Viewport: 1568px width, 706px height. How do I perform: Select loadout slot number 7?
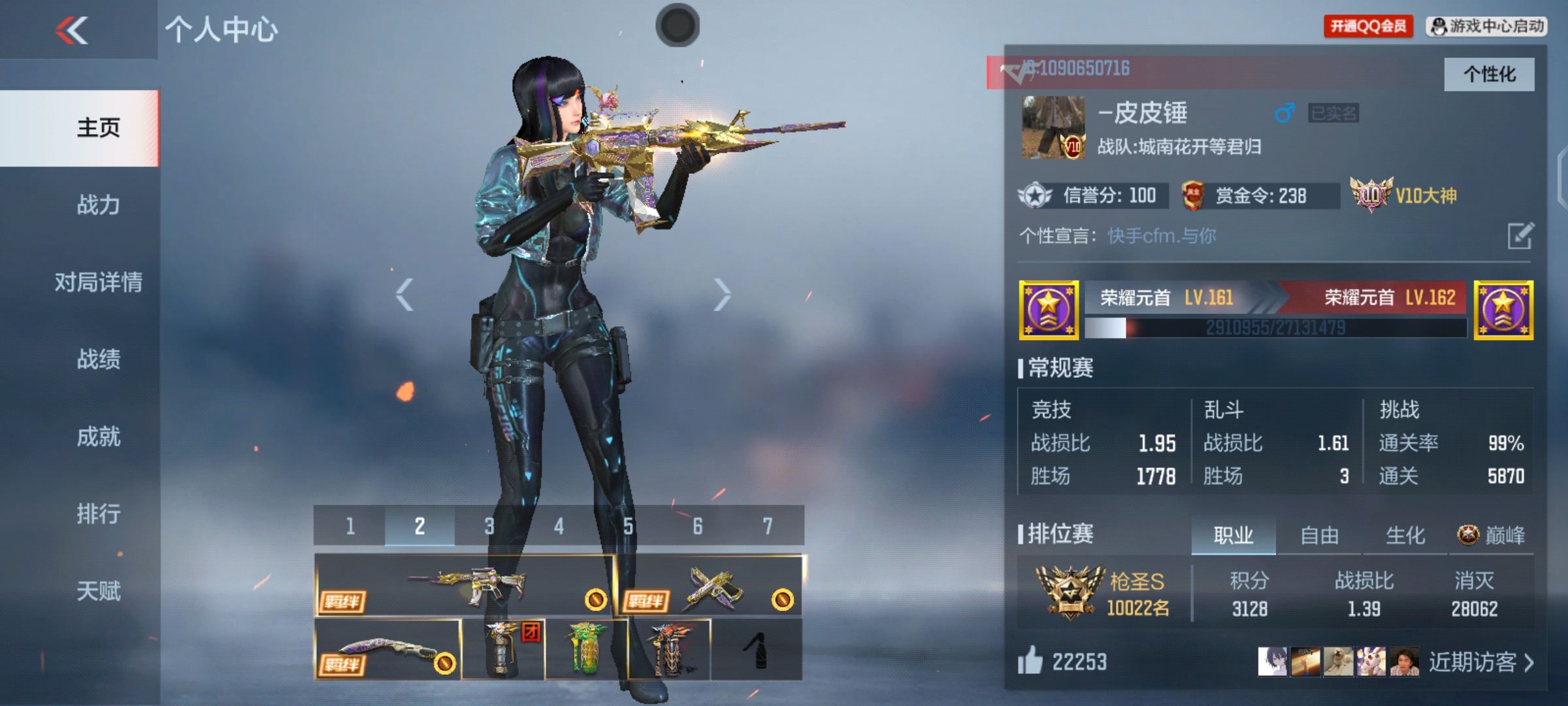point(768,526)
